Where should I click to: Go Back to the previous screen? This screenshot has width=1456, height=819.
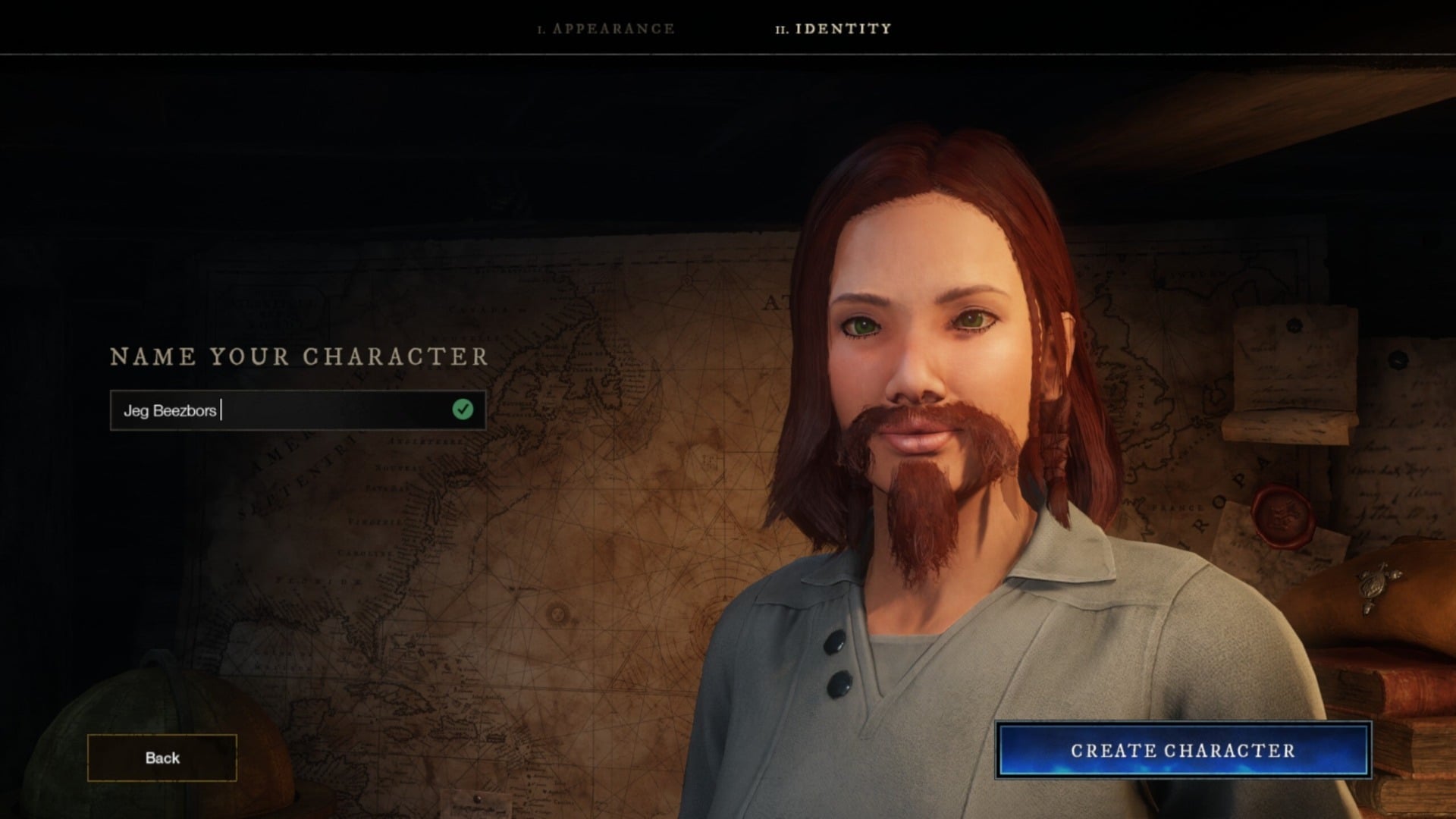tap(162, 758)
